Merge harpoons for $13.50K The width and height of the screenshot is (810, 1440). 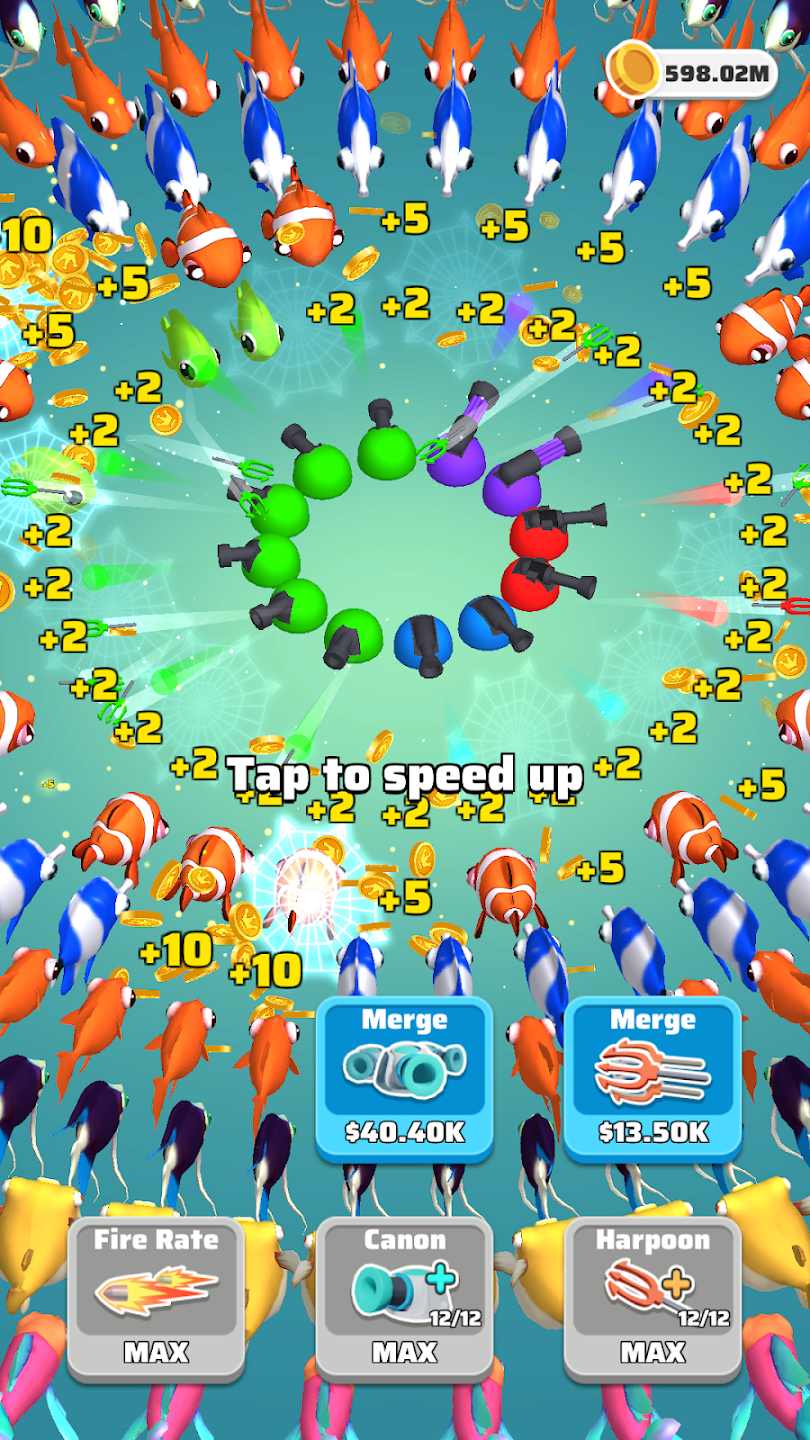pyautogui.click(x=652, y=1077)
